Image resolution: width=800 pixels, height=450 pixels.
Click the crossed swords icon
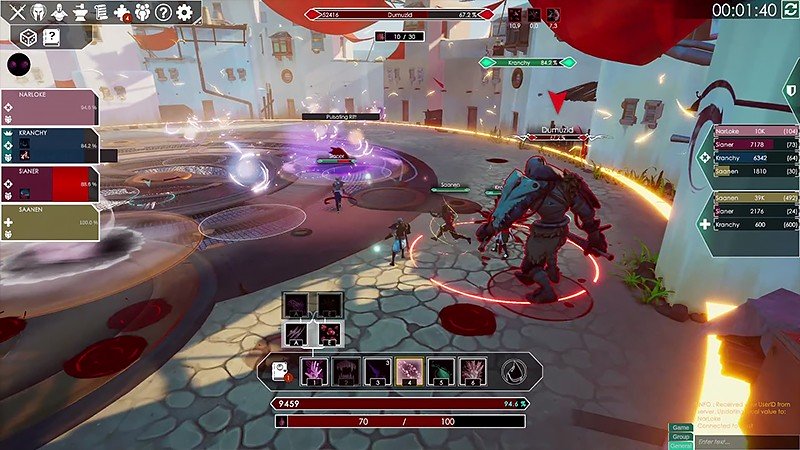(17, 13)
